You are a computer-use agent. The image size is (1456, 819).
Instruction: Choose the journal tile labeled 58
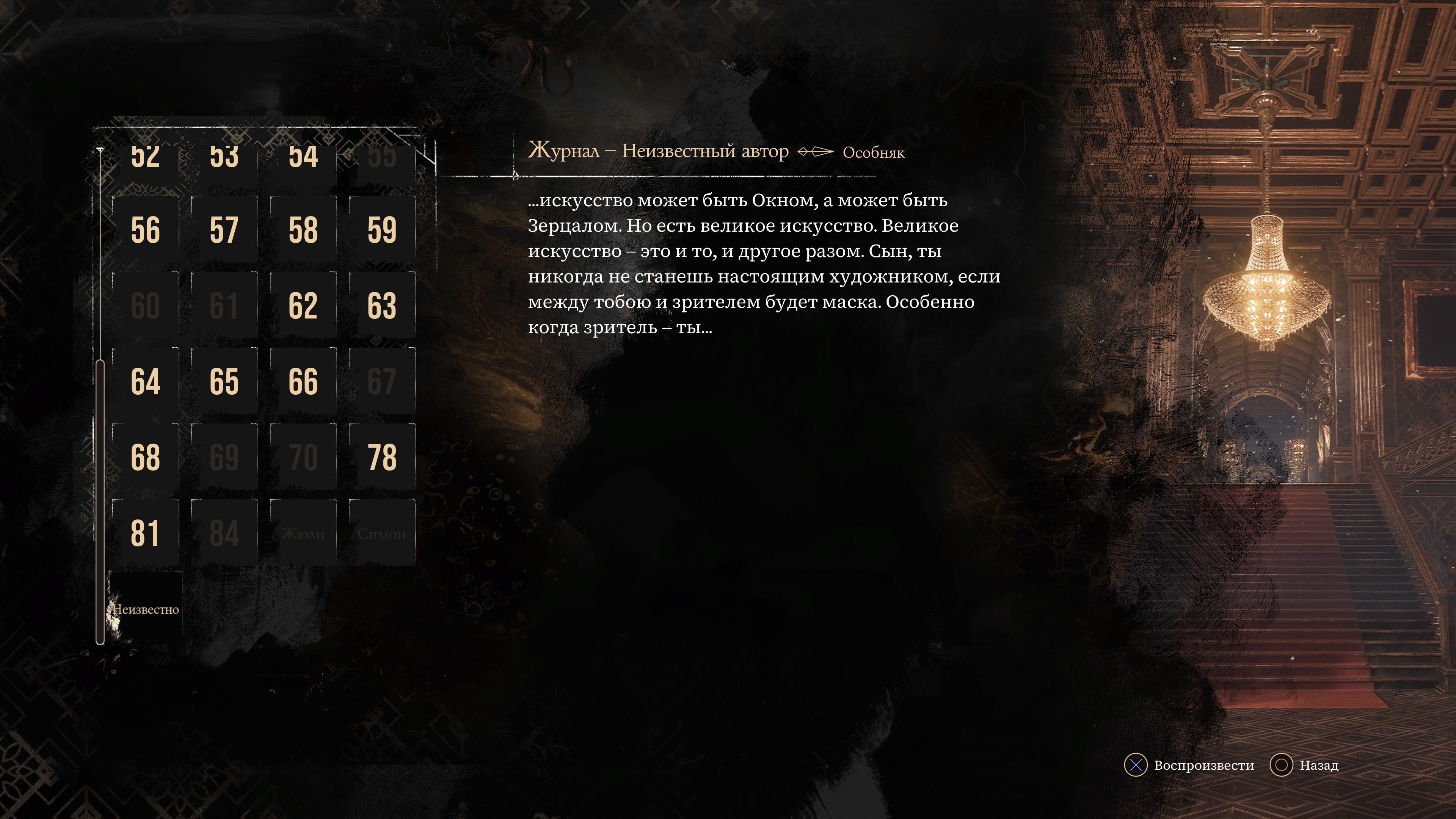pos(303,229)
